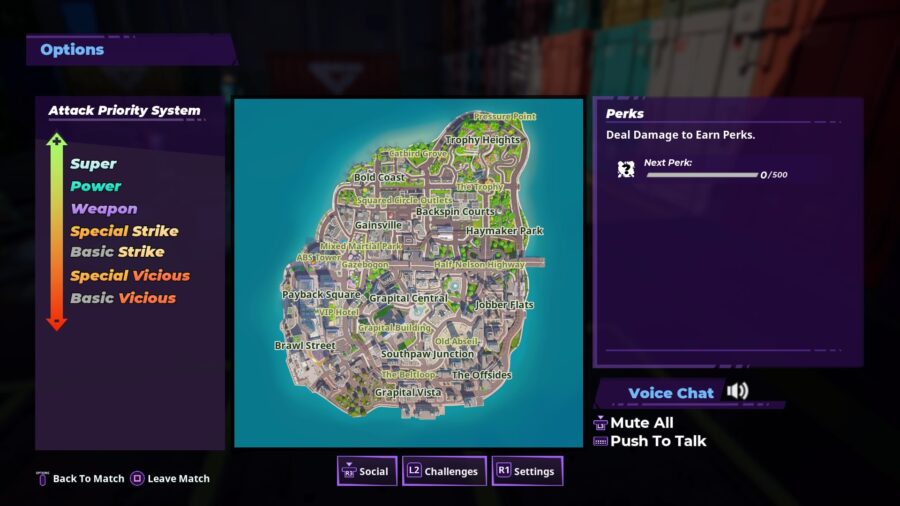Viewport: 900px width, 506px height.
Task: Click the Voice Chat speaker icon
Action: (738, 391)
